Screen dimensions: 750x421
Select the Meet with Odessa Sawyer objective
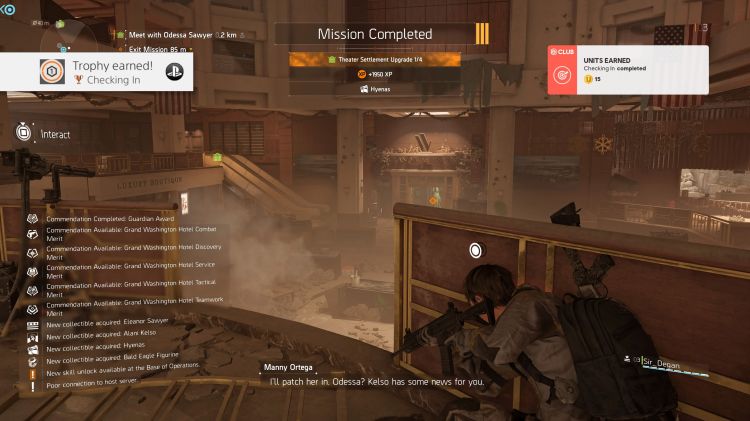tap(184, 34)
